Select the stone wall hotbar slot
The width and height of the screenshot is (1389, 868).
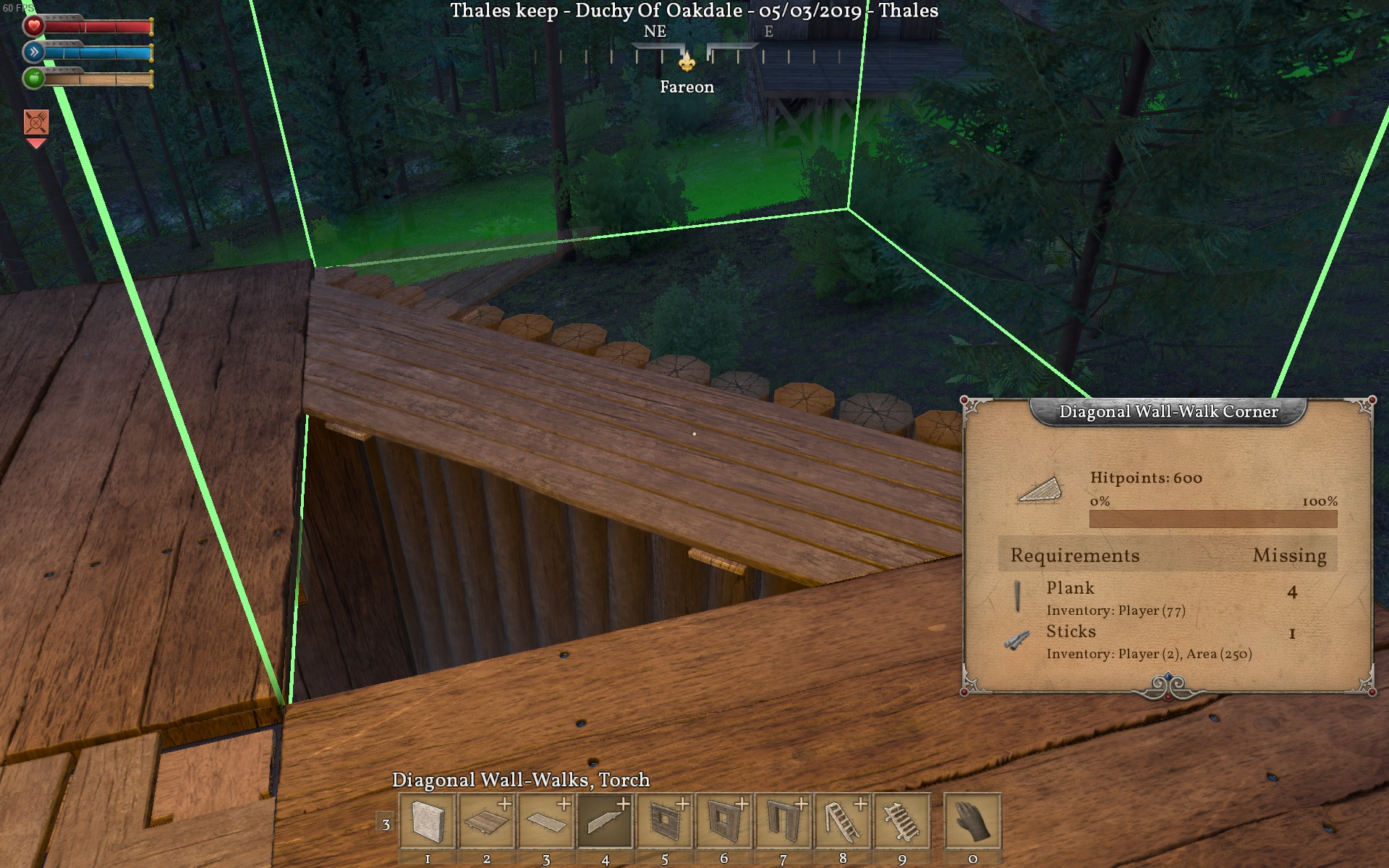(428, 822)
